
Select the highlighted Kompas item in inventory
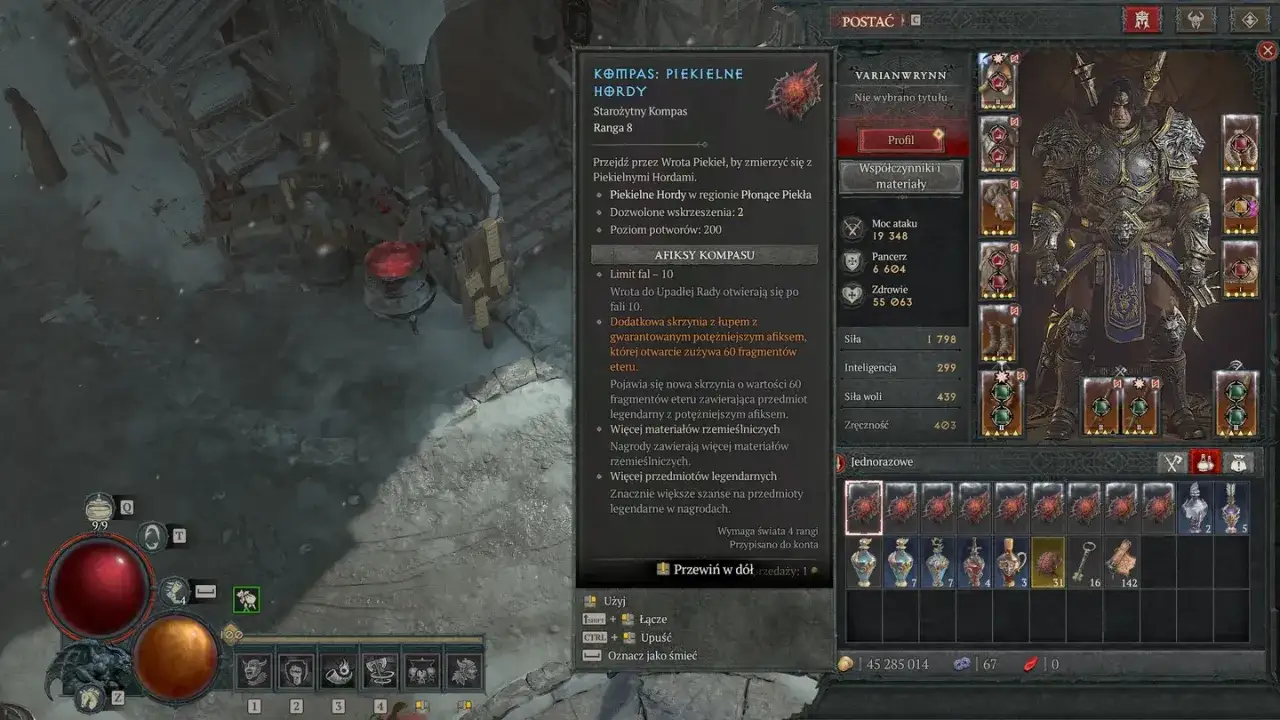click(863, 506)
